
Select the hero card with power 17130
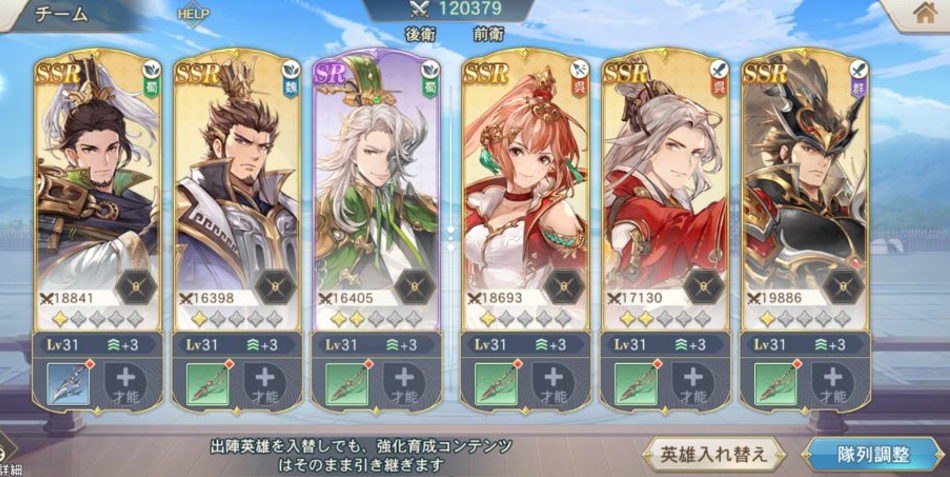[x=664, y=190]
